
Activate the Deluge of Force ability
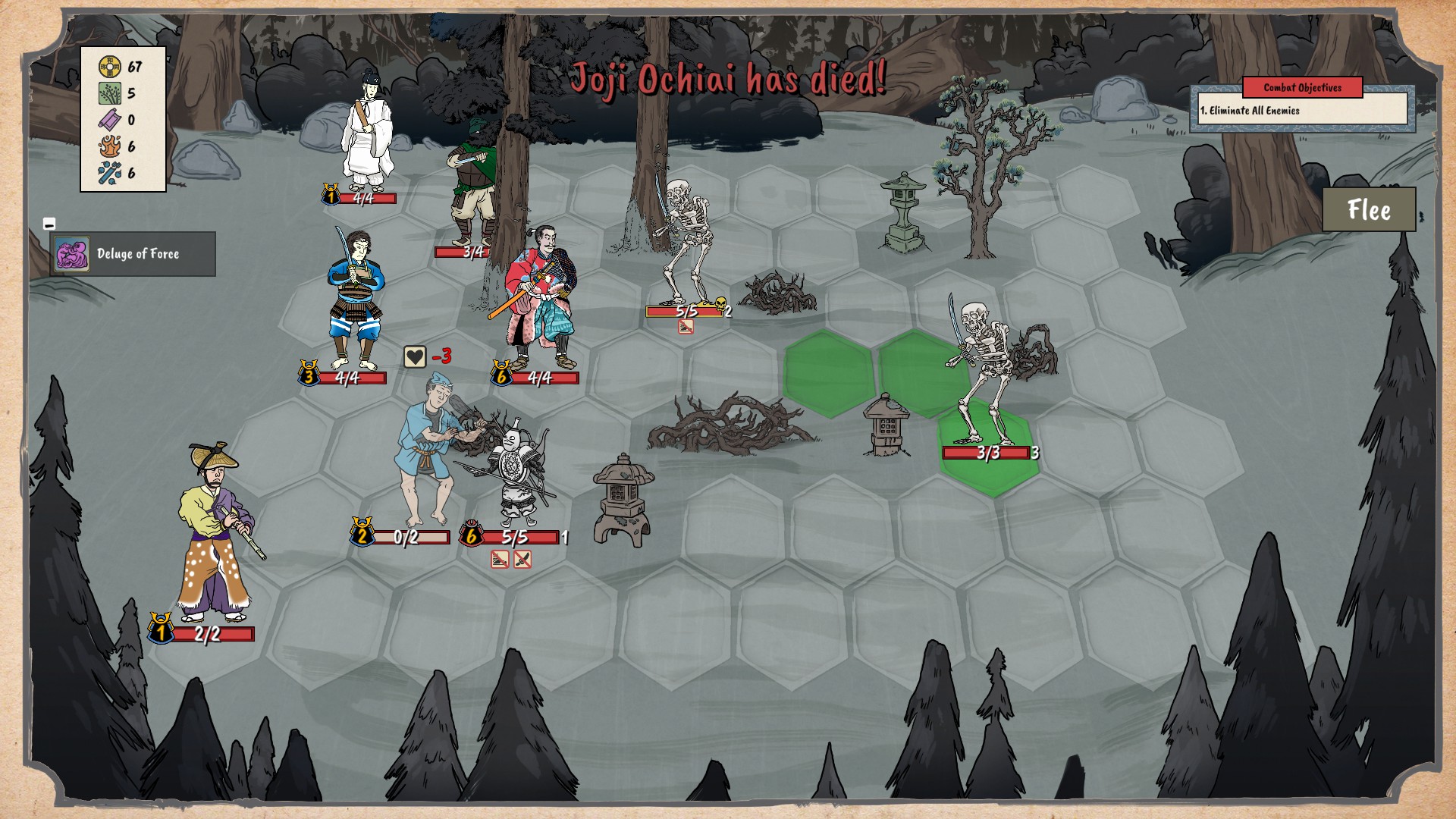(x=133, y=254)
